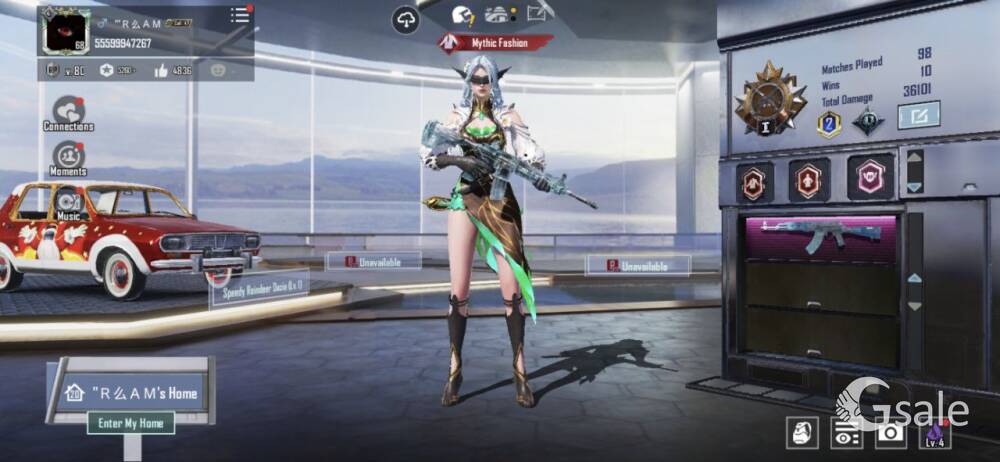The width and height of the screenshot is (1000, 462).
Task: Tap the cloud download icon
Action: (405, 18)
